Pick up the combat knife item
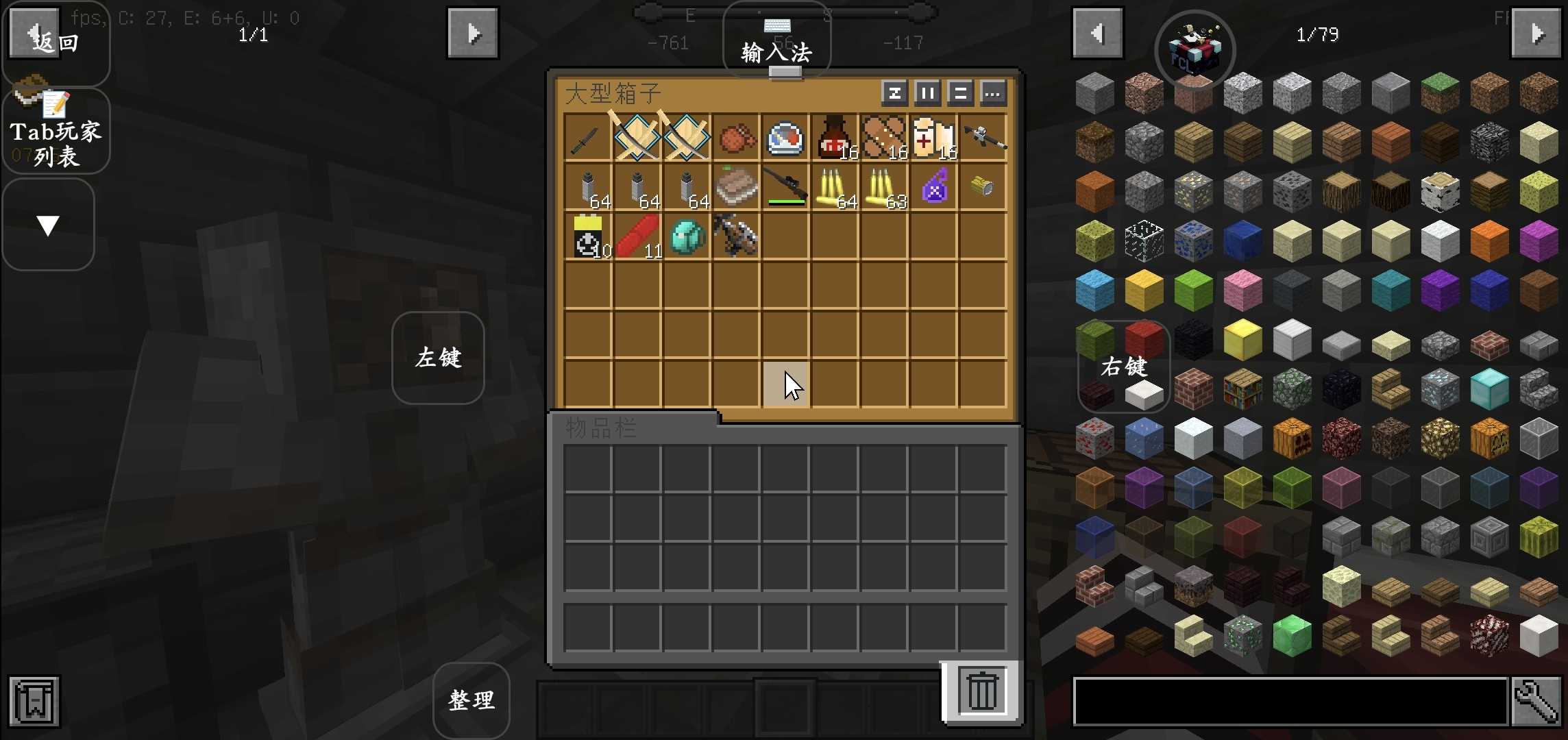The image size is (1568, 740). click(587, 138)
